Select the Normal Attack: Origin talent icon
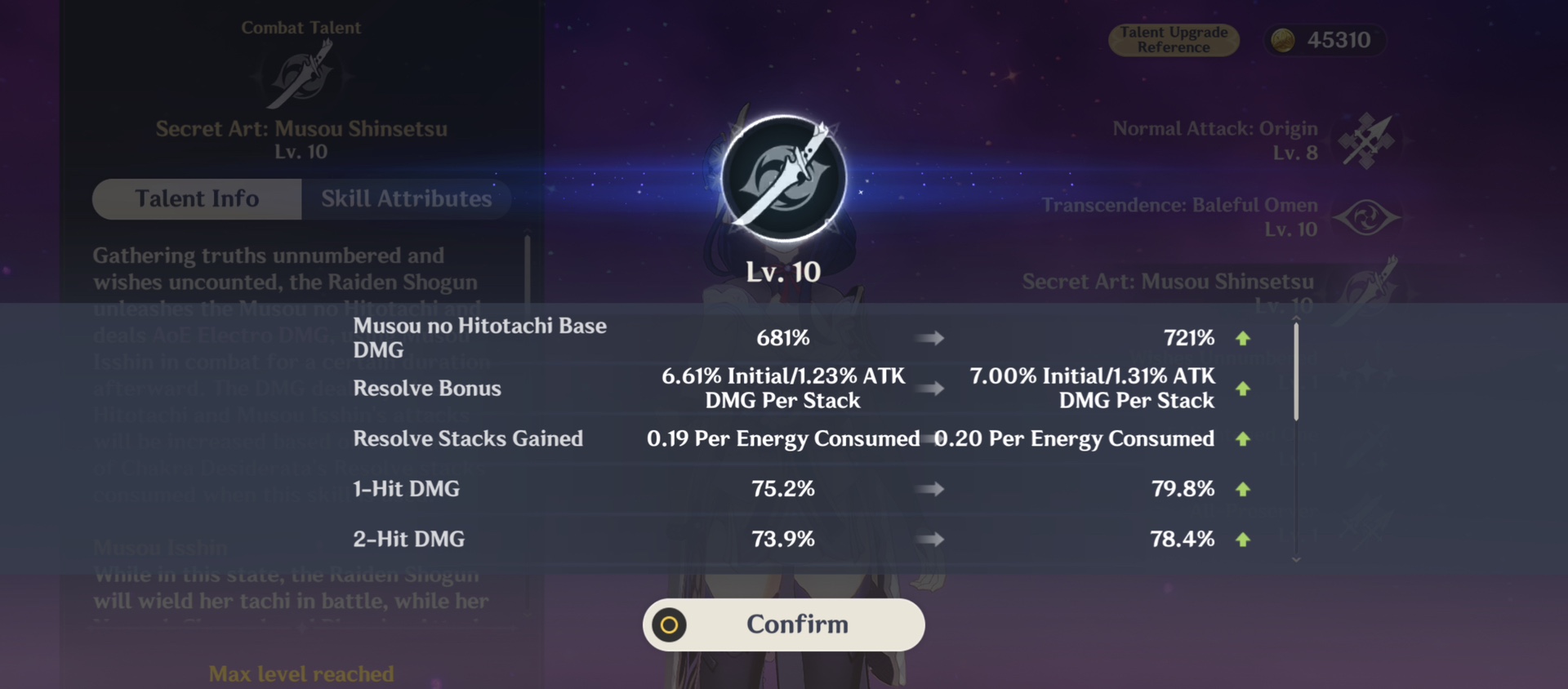The width and height of the screenshot is (1568, 689). pos(1368,139)
